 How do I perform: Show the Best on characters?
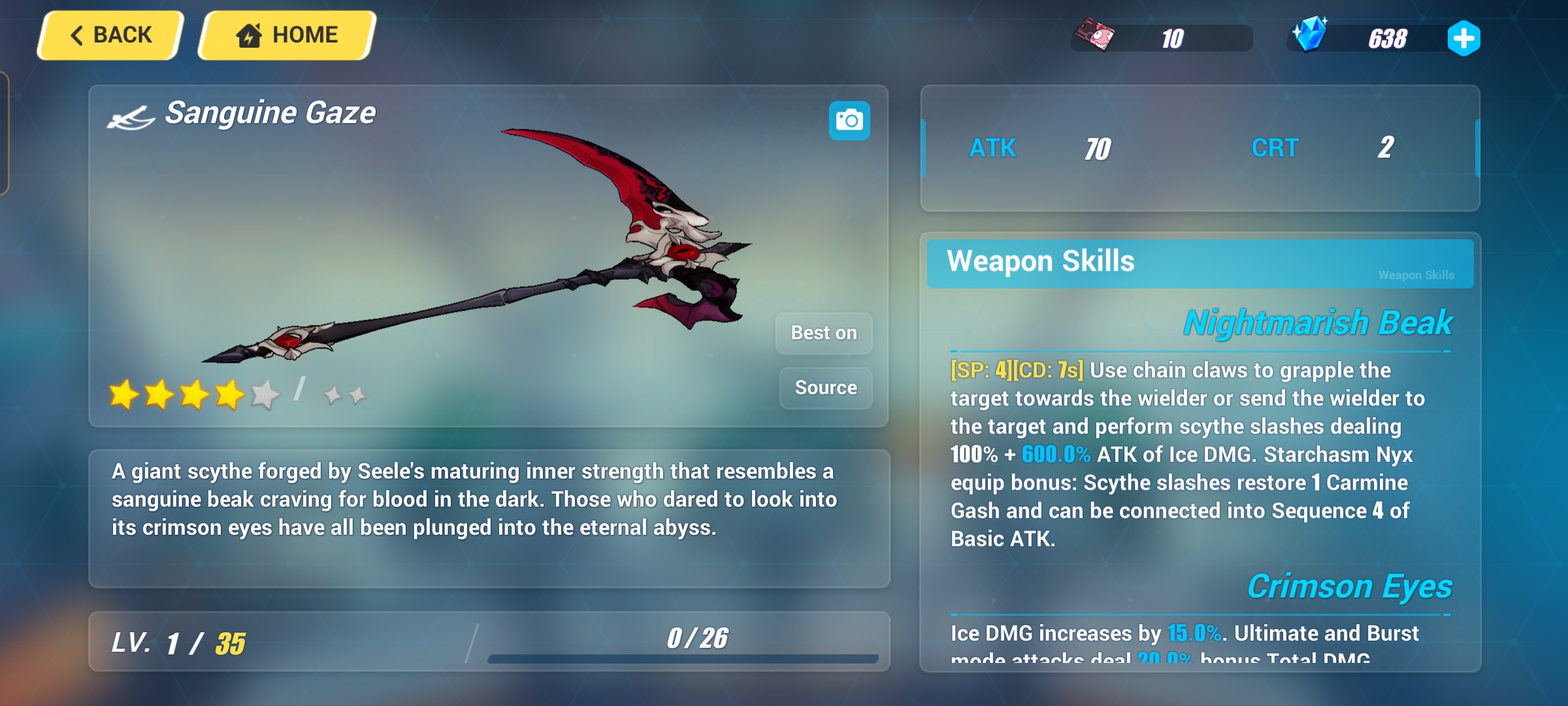click(824, 333)
